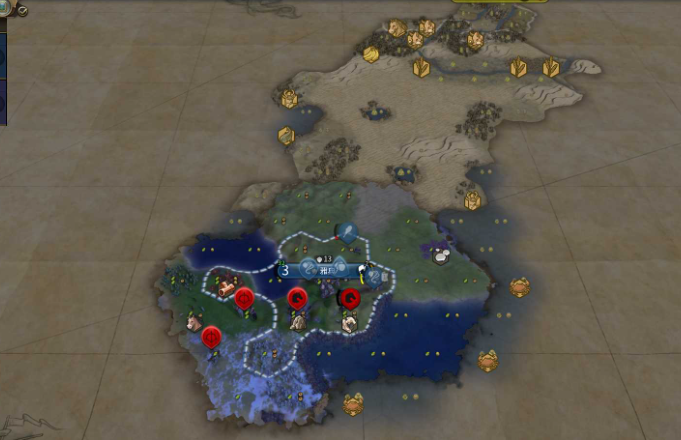
Task: Select the blue unit flag above the city
Action: pyautogui.click(x=347, y=234)
